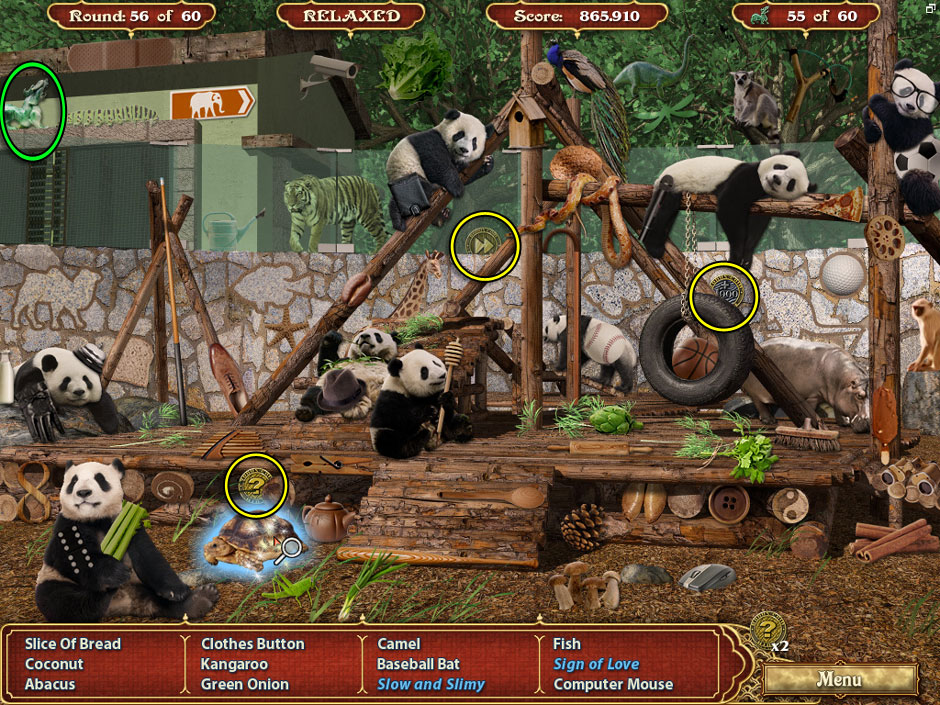Select the Sign of Love riddle clue
The height and width of the screenshot is (705, 940).
pos(596,664)
